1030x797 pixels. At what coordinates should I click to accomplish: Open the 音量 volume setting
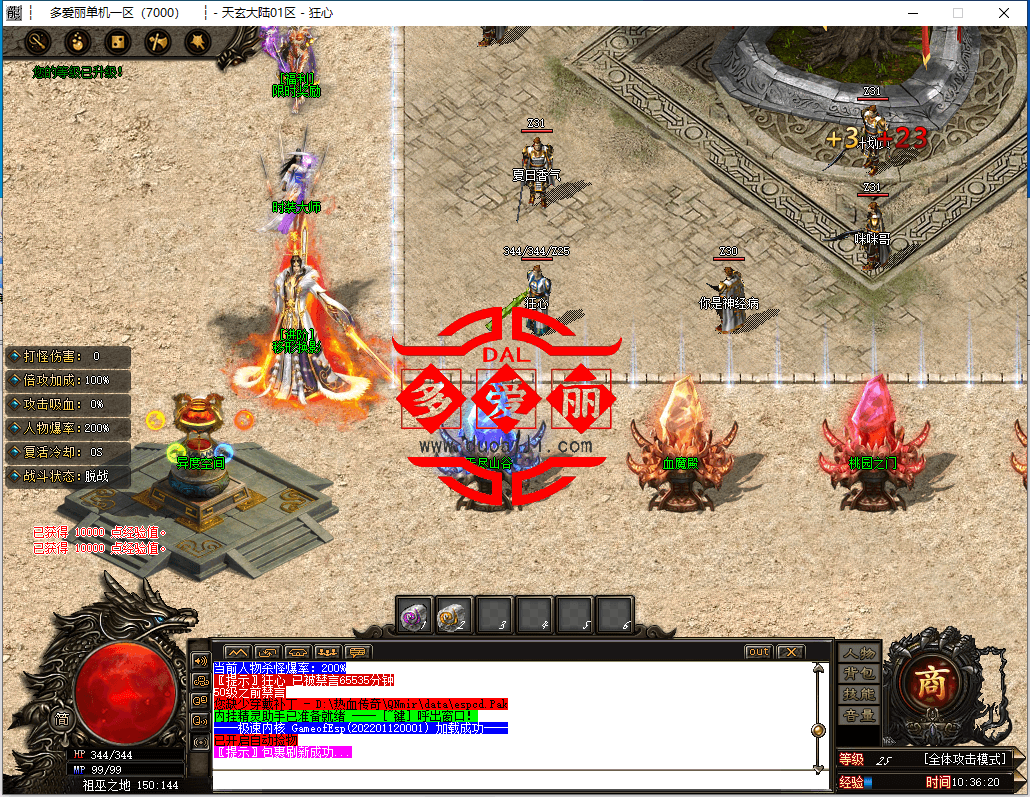pyautogui.click(x=859, y=715)
